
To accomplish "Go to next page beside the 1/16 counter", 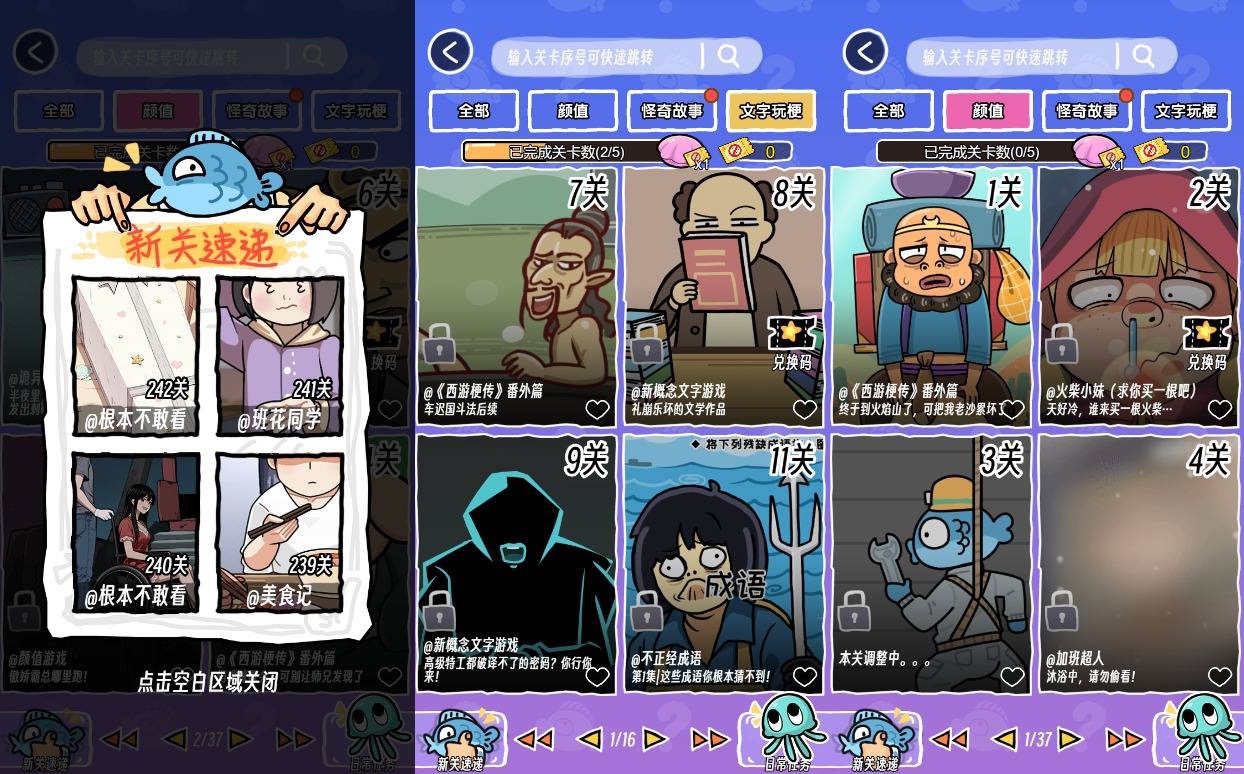I will (x=654, y=739).
